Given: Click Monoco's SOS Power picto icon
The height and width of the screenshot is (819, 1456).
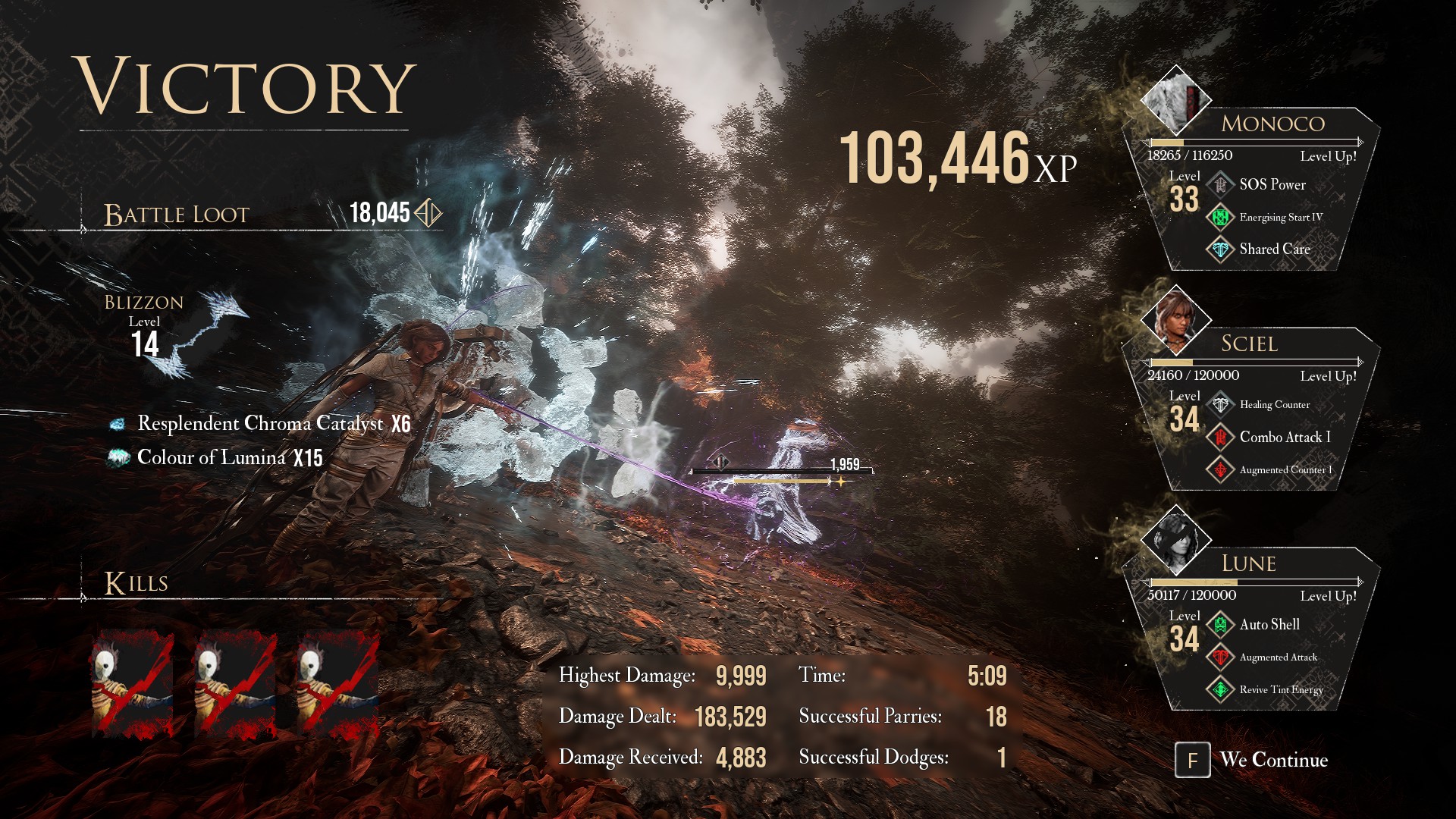Looking at the screenshot, I should (1220, 184).
